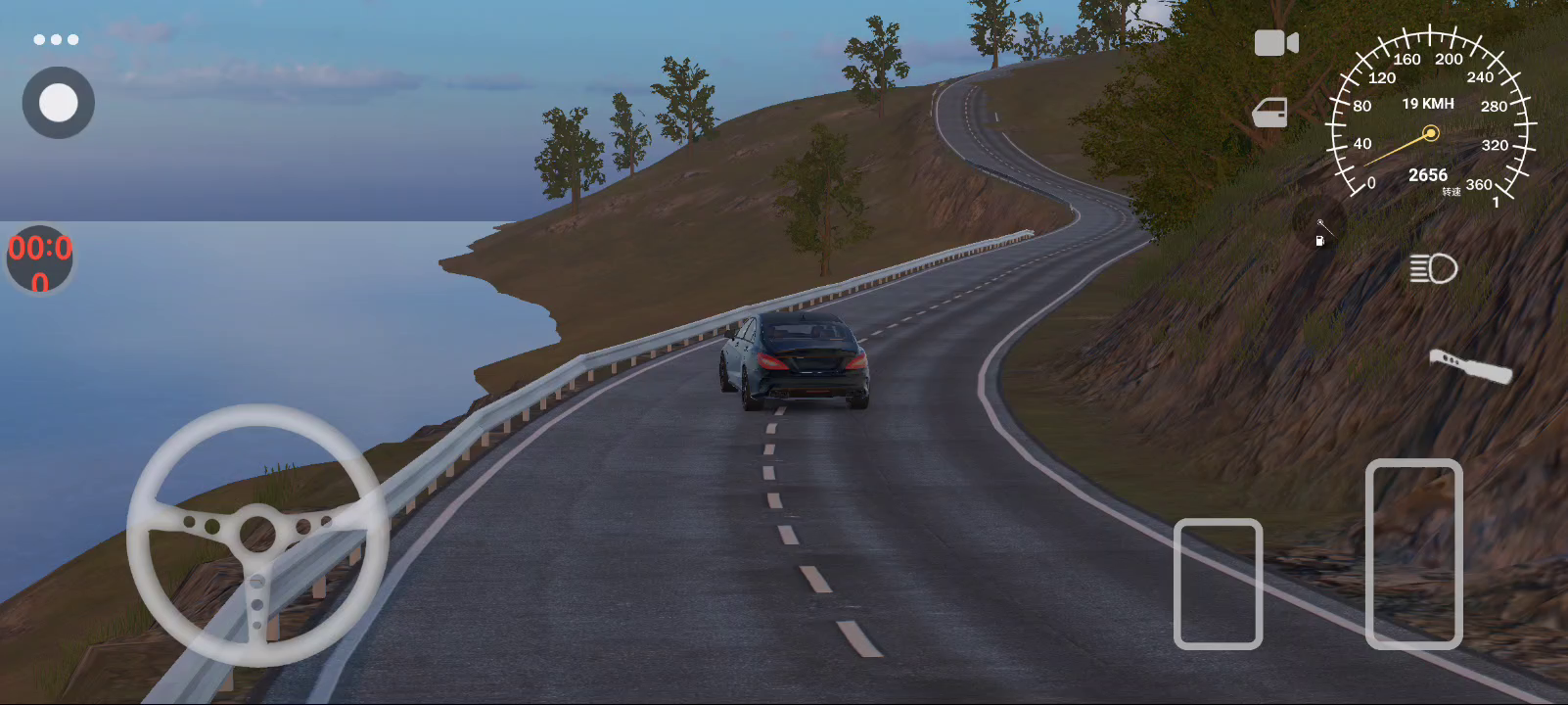Click the steering wheel control
This screenshot has height=705, width=1568.
click(x=257, y=534)
